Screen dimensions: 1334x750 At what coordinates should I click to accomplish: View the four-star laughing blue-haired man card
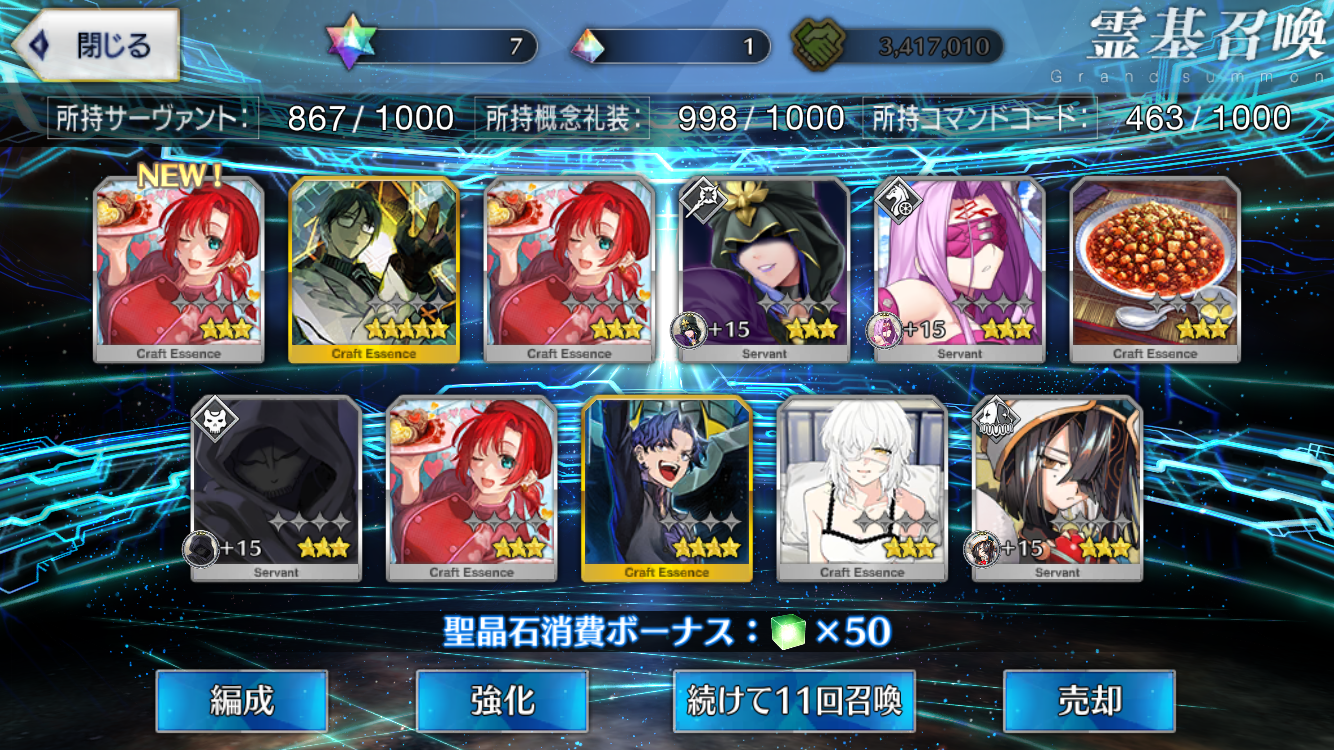coord(667,487)
